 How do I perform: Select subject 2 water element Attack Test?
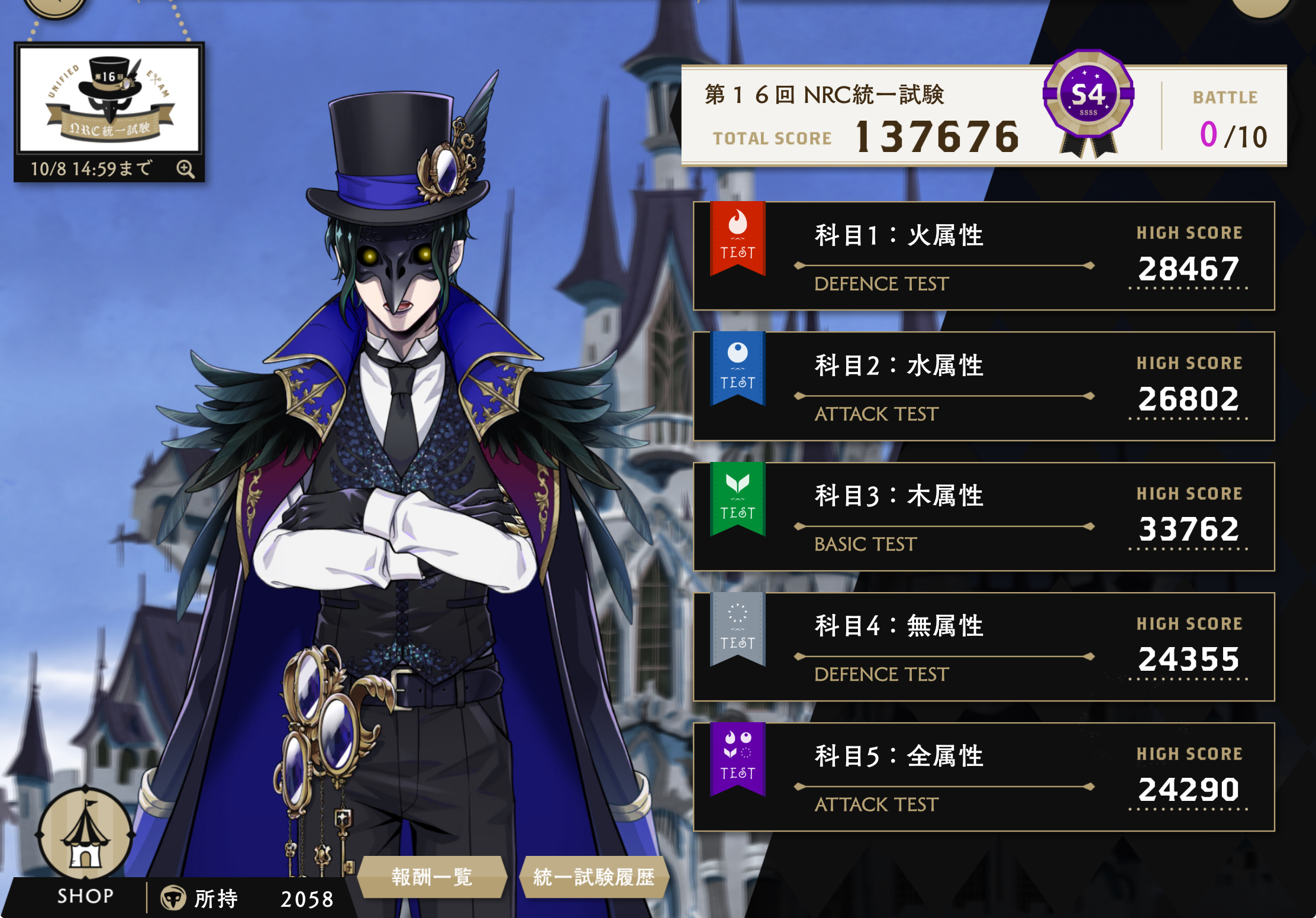[983, 386]
